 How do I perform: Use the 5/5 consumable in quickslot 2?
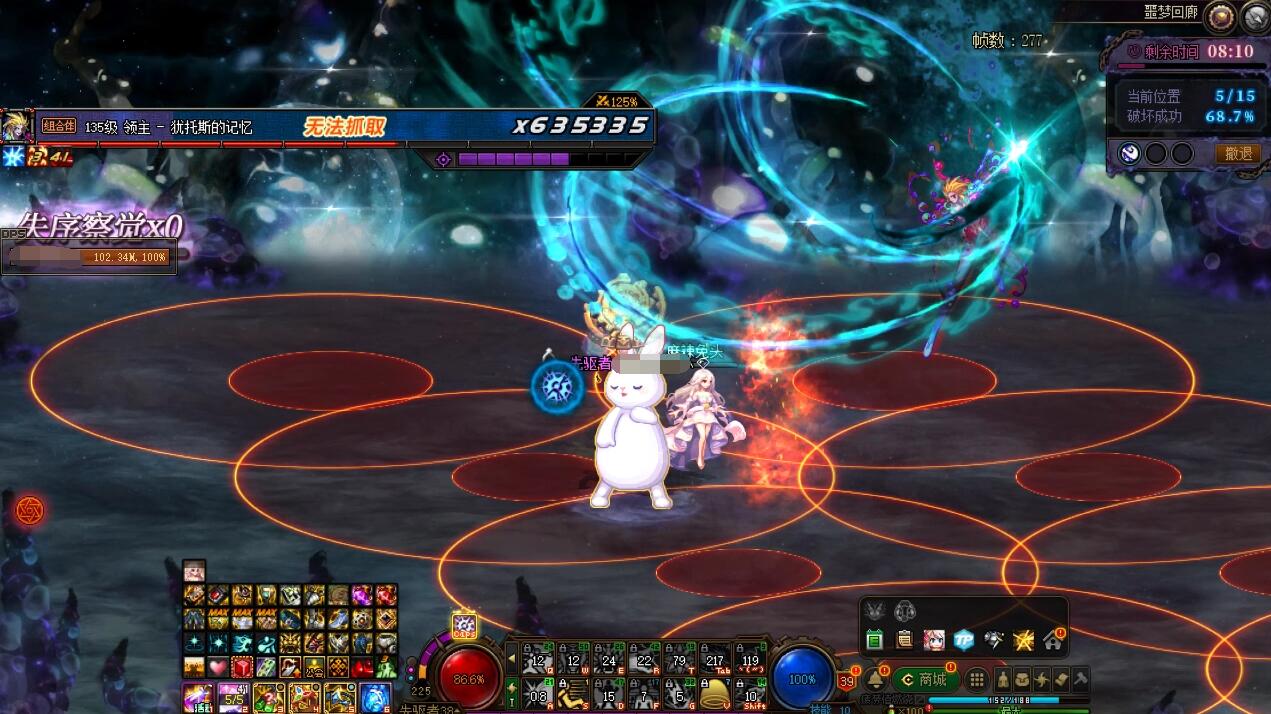pos(233,697)
